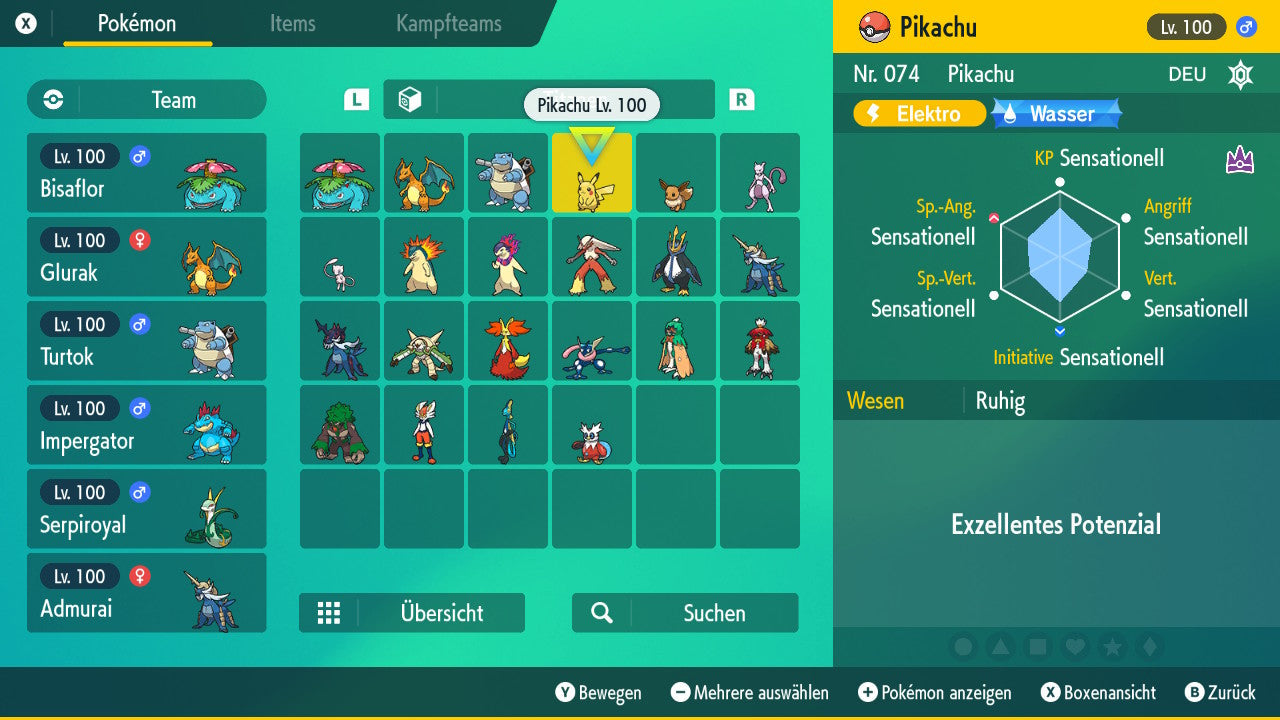This screenshot has height=720, width=1280.
Task: Select Mewtu in the box grid
Action: pyautogui.click(x=760, y=172)
